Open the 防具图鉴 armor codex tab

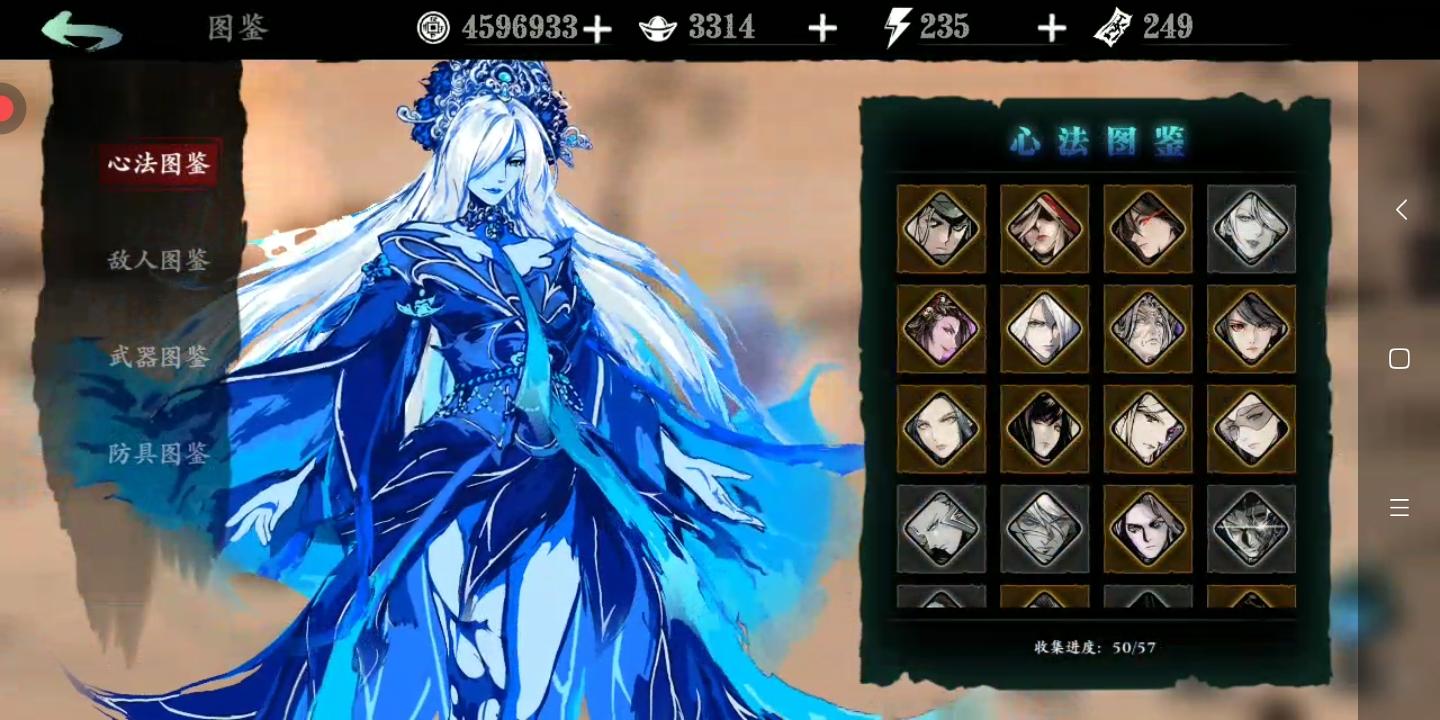click(x=158, y=453)
